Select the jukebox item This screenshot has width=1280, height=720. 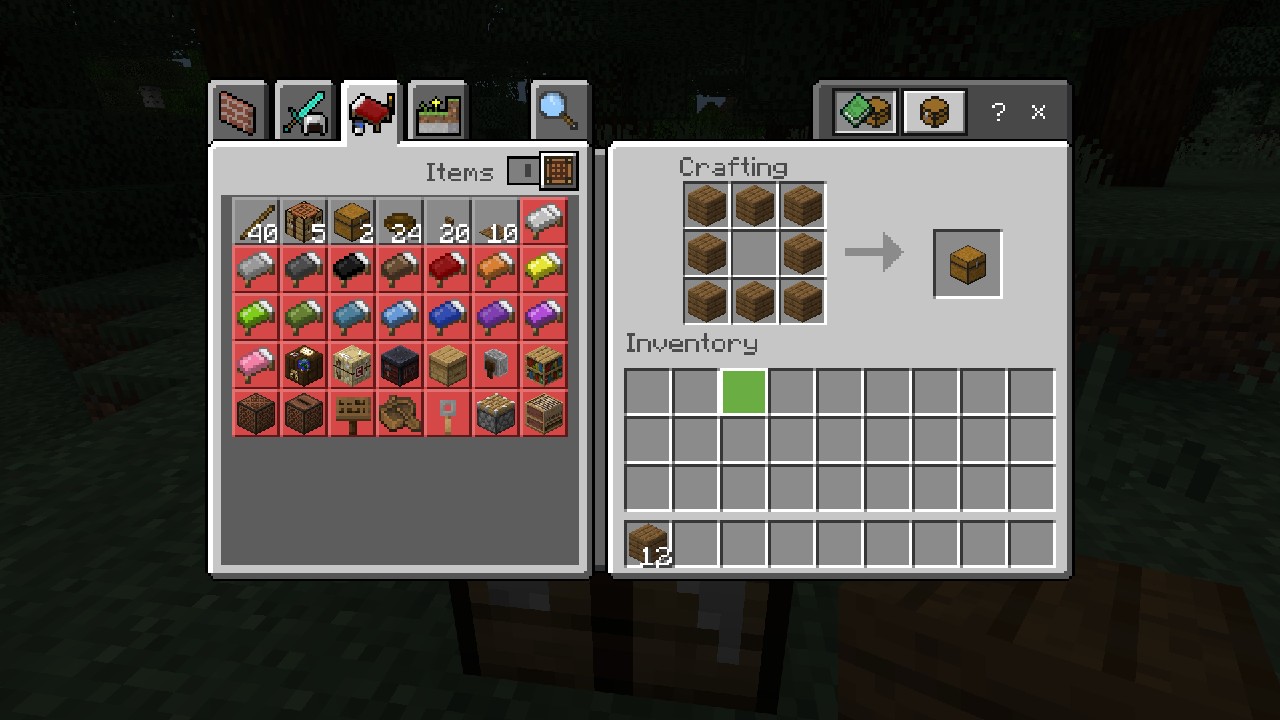point(303,414)
